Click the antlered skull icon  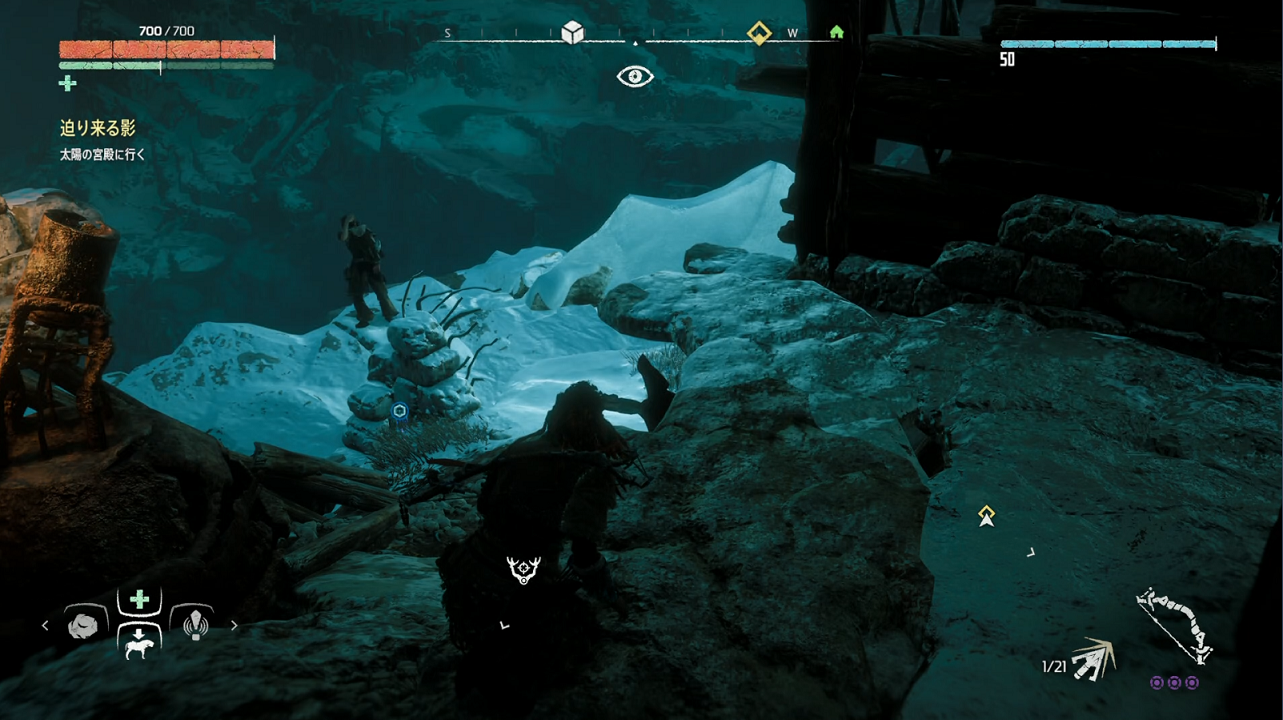click(523, 570)
